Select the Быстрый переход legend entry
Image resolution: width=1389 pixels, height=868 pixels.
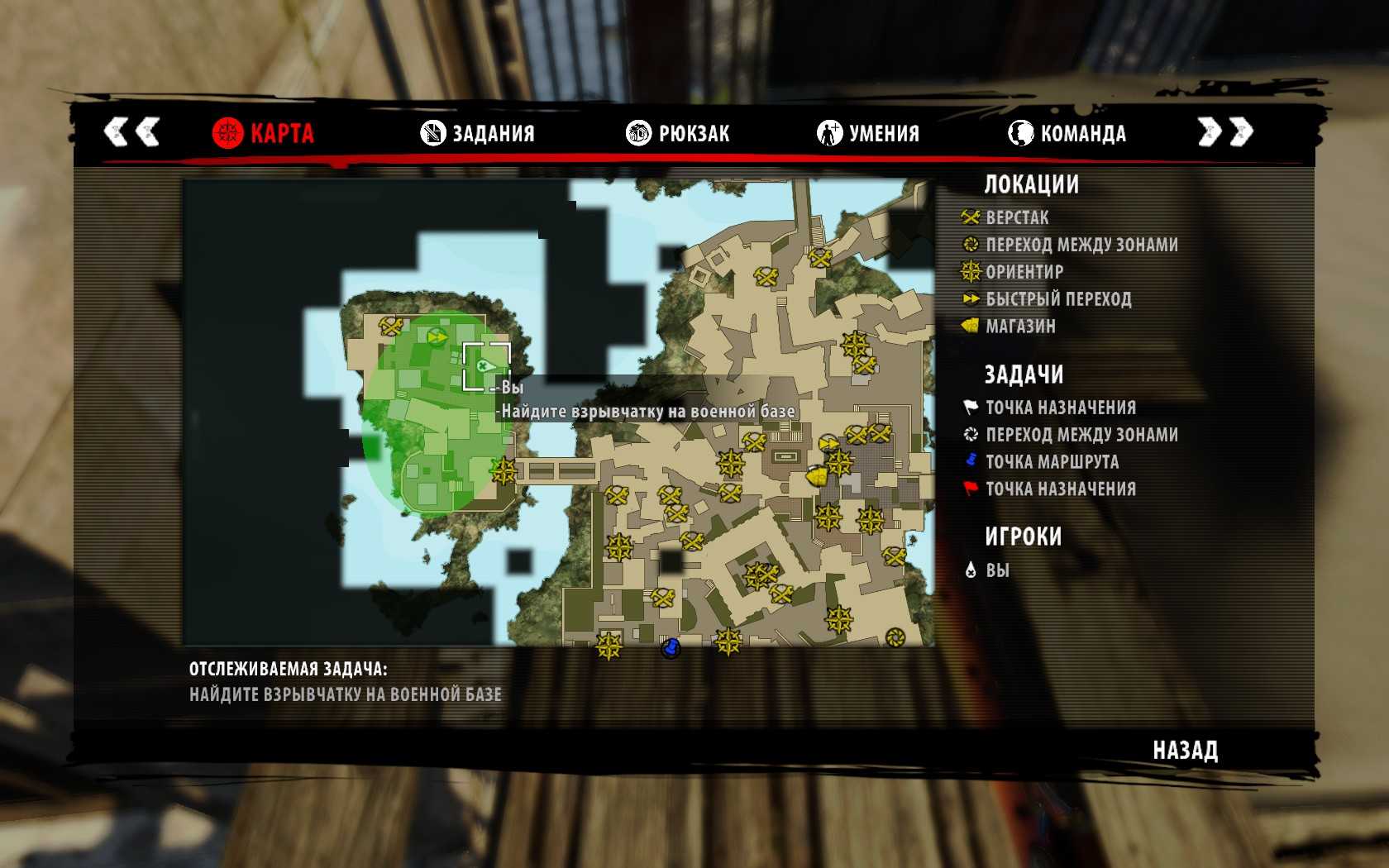pos(1057,299)
